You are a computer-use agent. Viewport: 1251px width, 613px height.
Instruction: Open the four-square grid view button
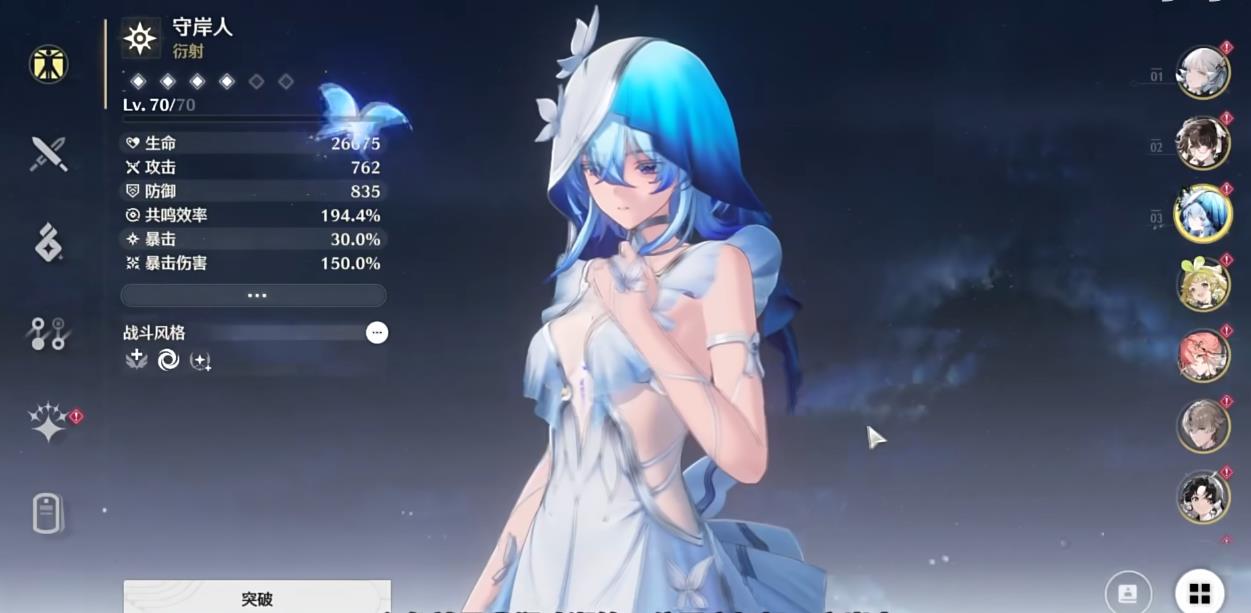pos(1199,593)
